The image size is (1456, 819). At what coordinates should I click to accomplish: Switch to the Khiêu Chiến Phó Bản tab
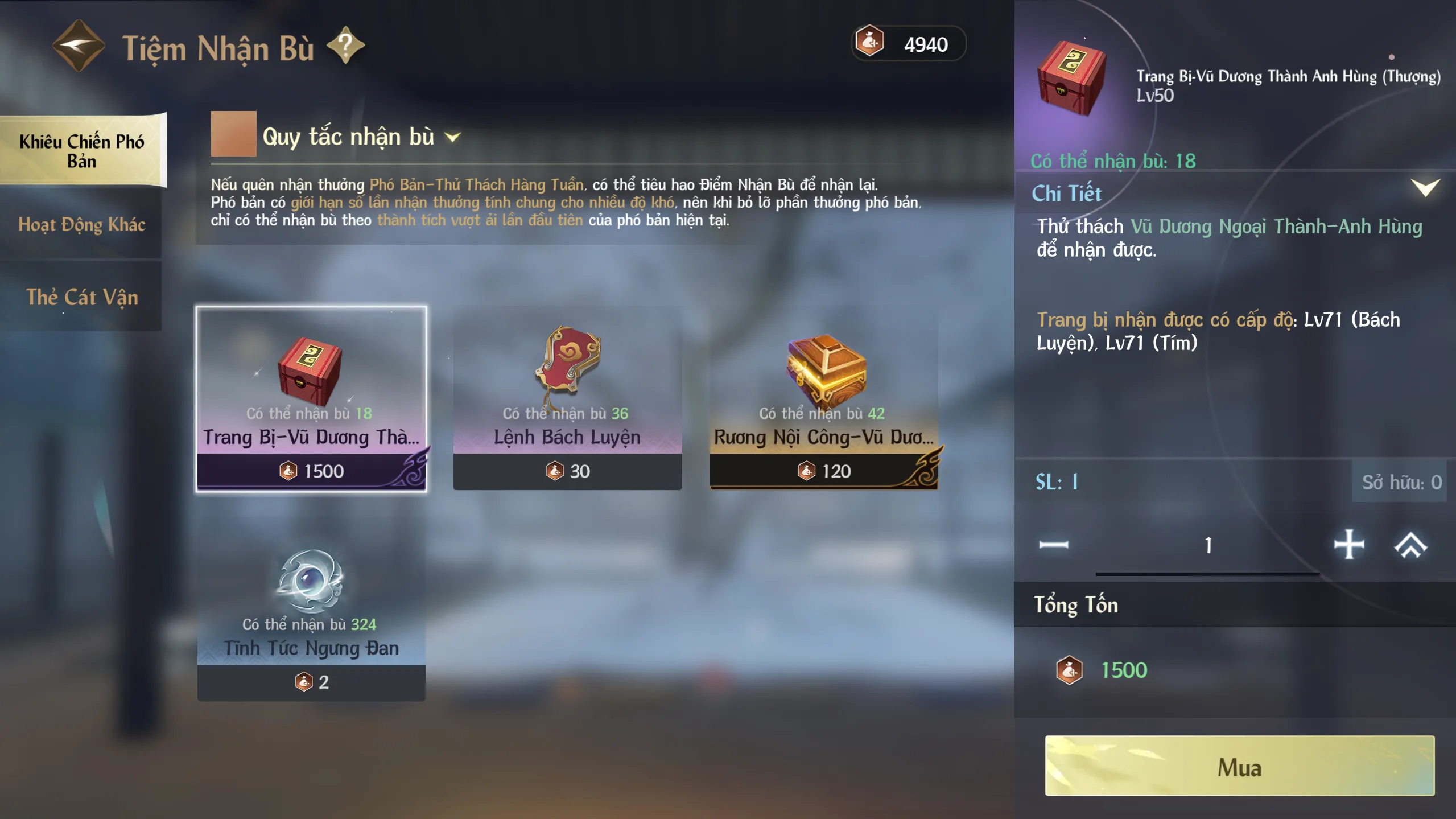[82, 151]
